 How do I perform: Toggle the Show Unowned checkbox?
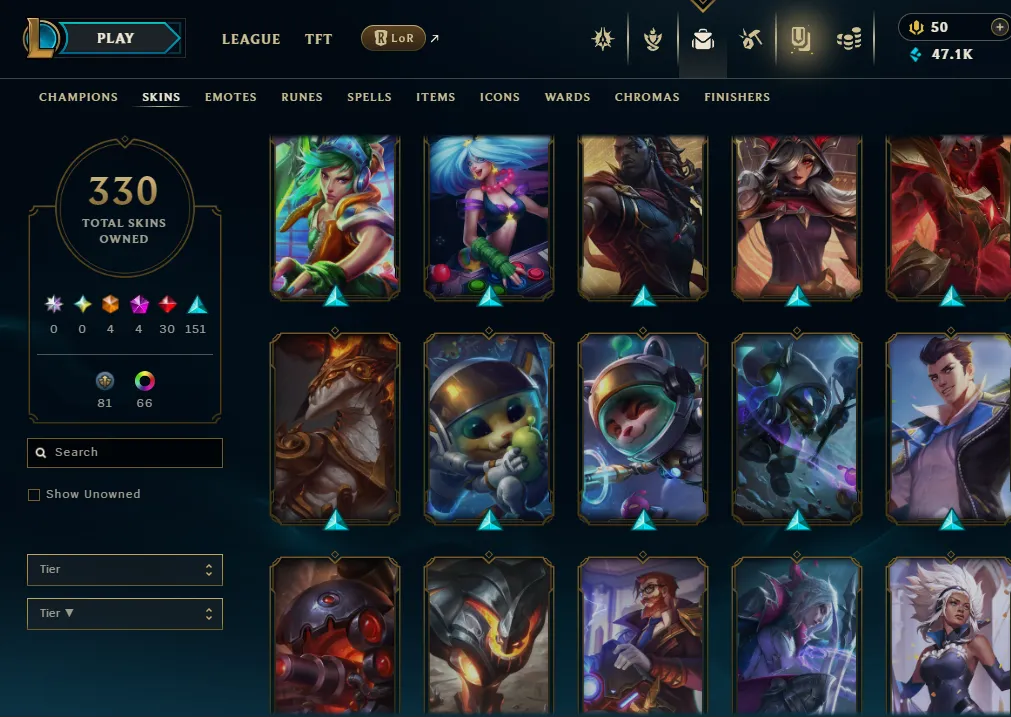[34, 495]
